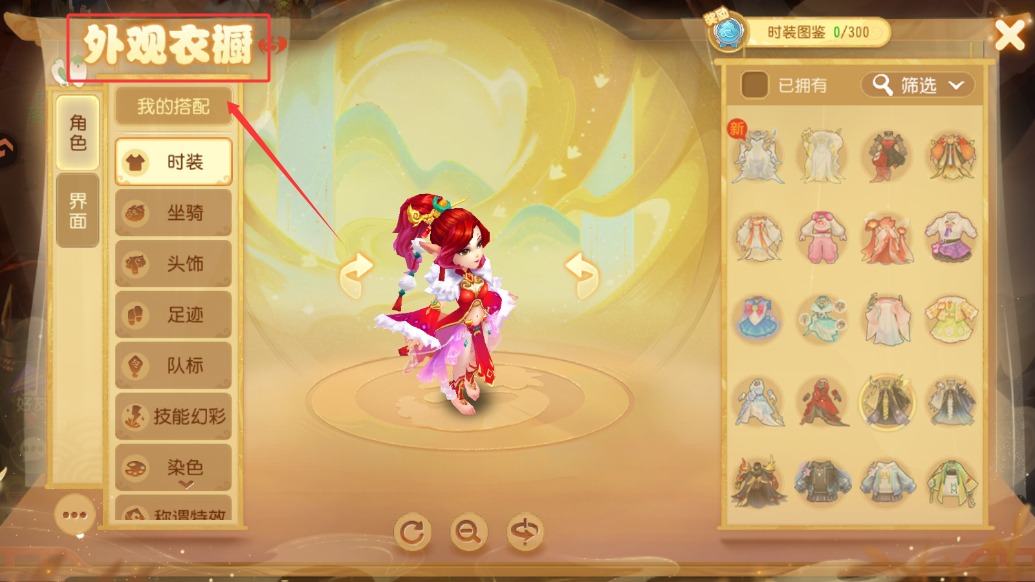Open the three-dots more options button
Screen dimensions: 1035x582
pos(76,516)
